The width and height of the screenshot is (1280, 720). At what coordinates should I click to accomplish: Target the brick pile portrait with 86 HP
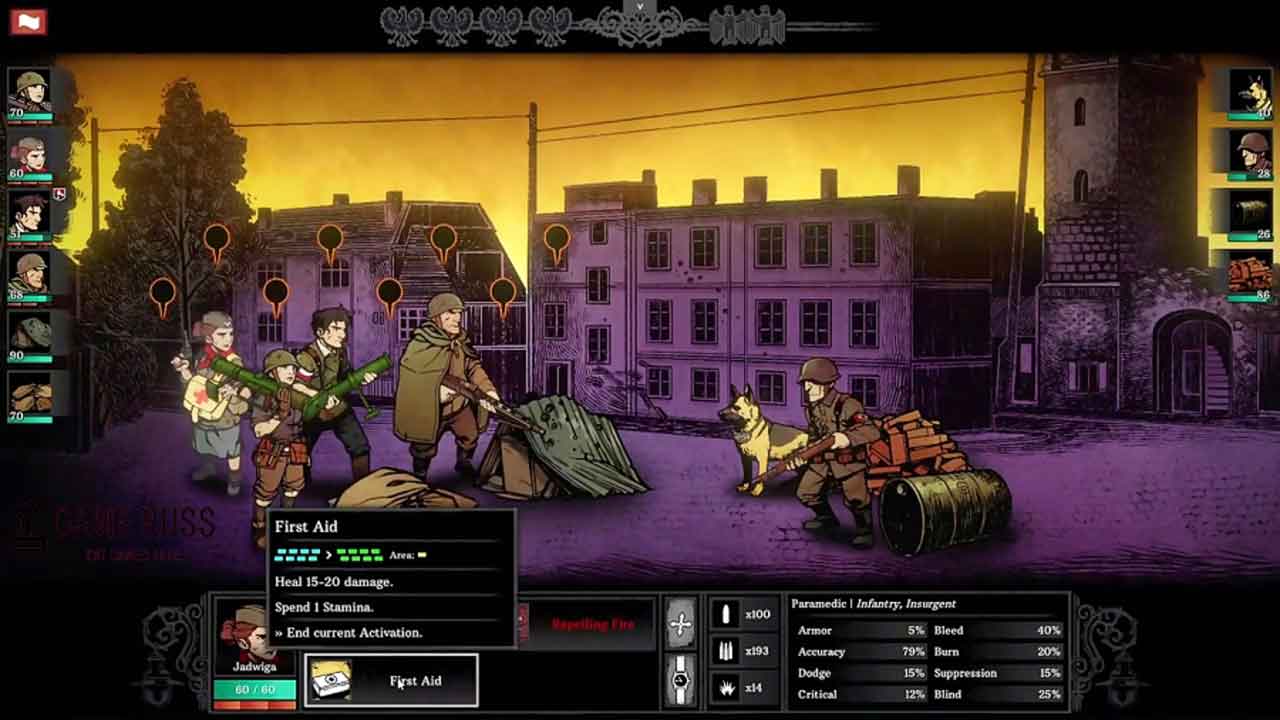pos(1250,272)
